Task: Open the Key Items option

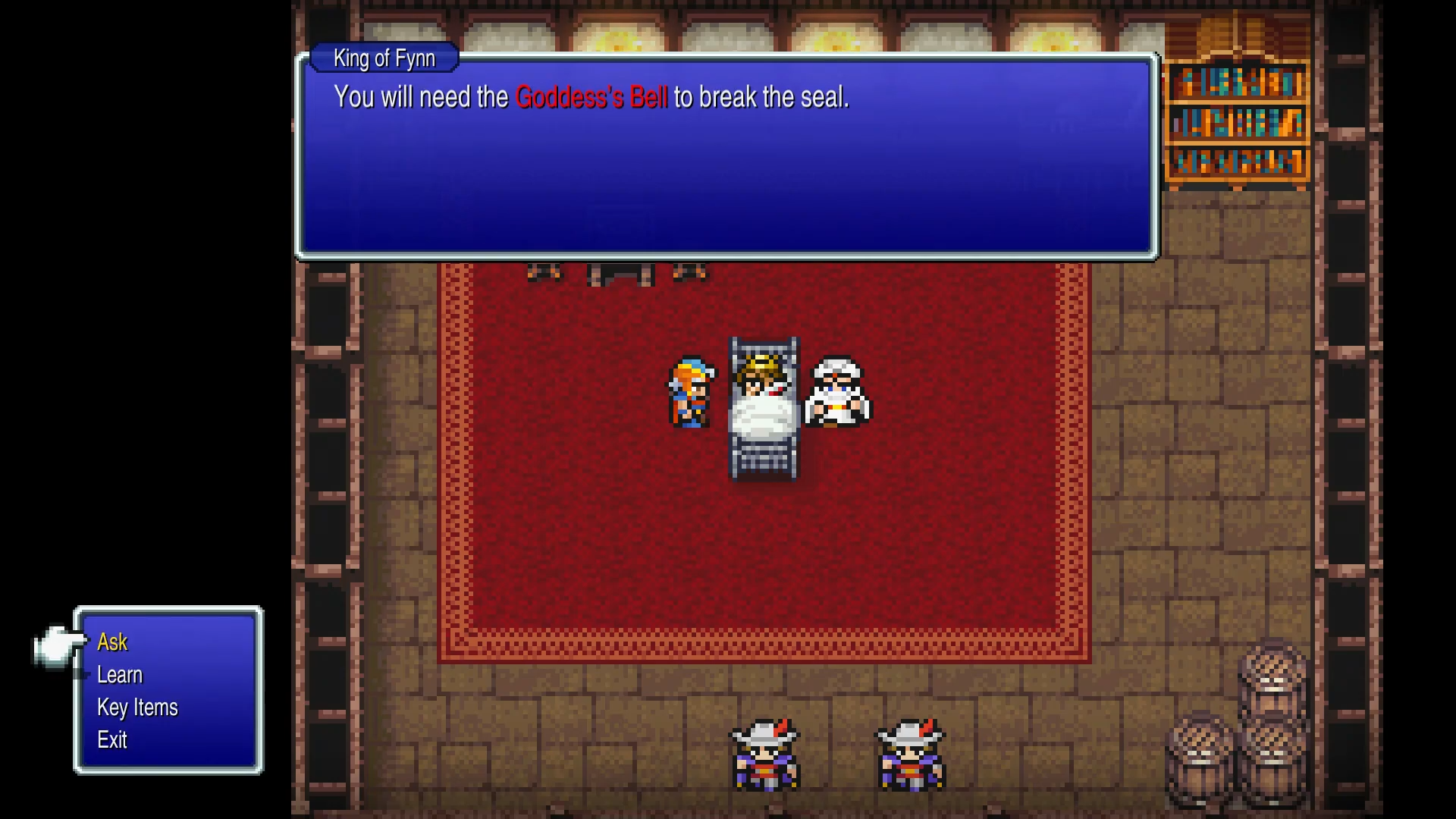Action: click(x=137, y=708)
